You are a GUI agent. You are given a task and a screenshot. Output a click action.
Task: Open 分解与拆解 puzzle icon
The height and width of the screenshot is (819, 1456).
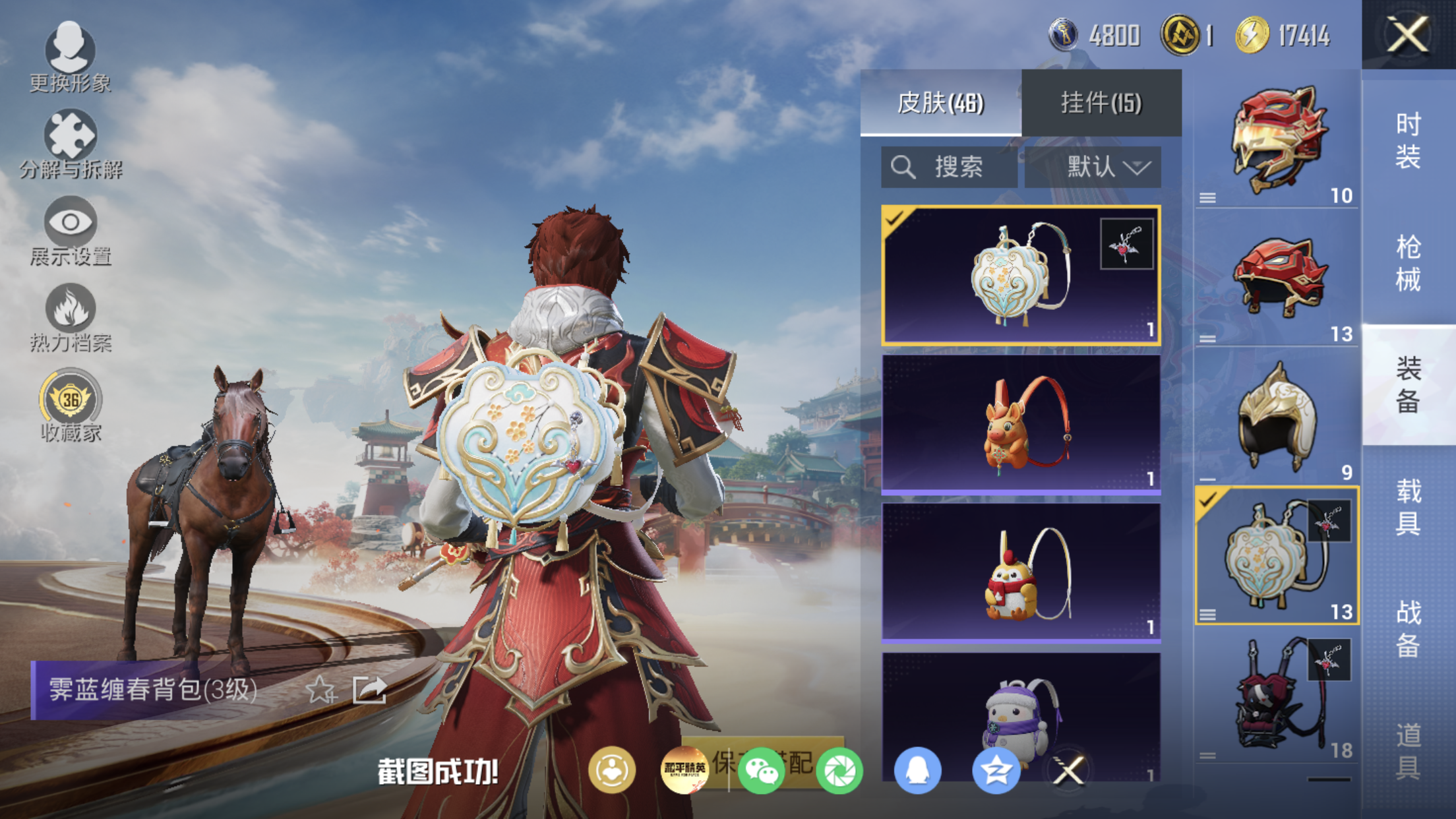click(x=70, y=143)
